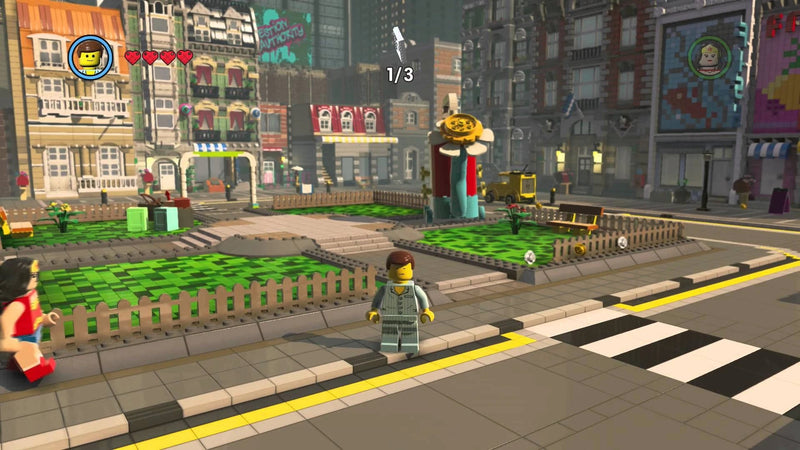This screenshot has height=450, width=800.
Task: Select the pants collectible objective icon
Action: tap(399, 42)
